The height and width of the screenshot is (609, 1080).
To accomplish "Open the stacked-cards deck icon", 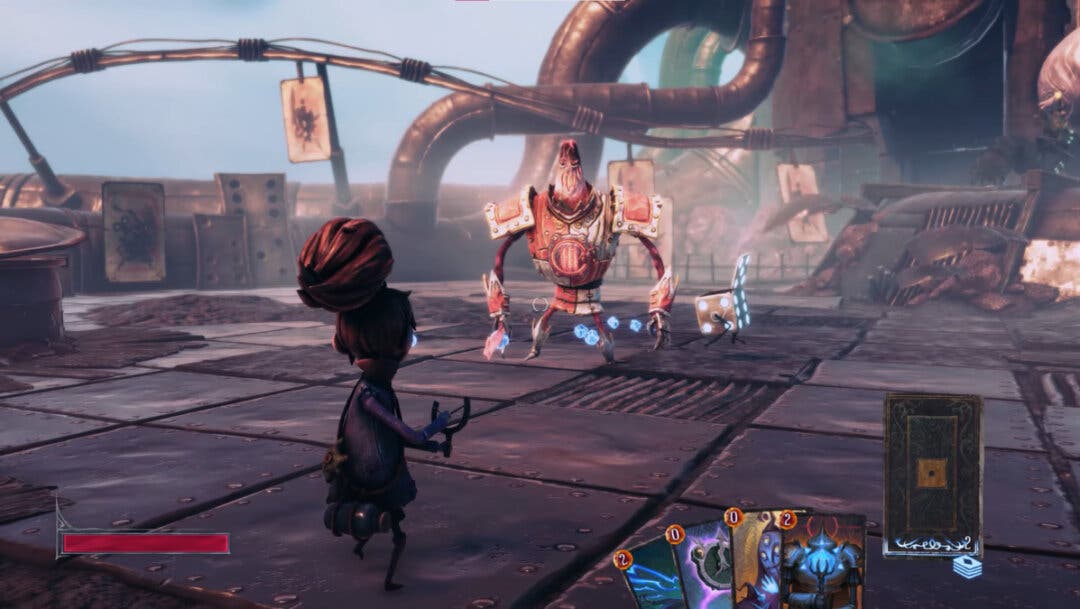I will click(x=966, y=567).
